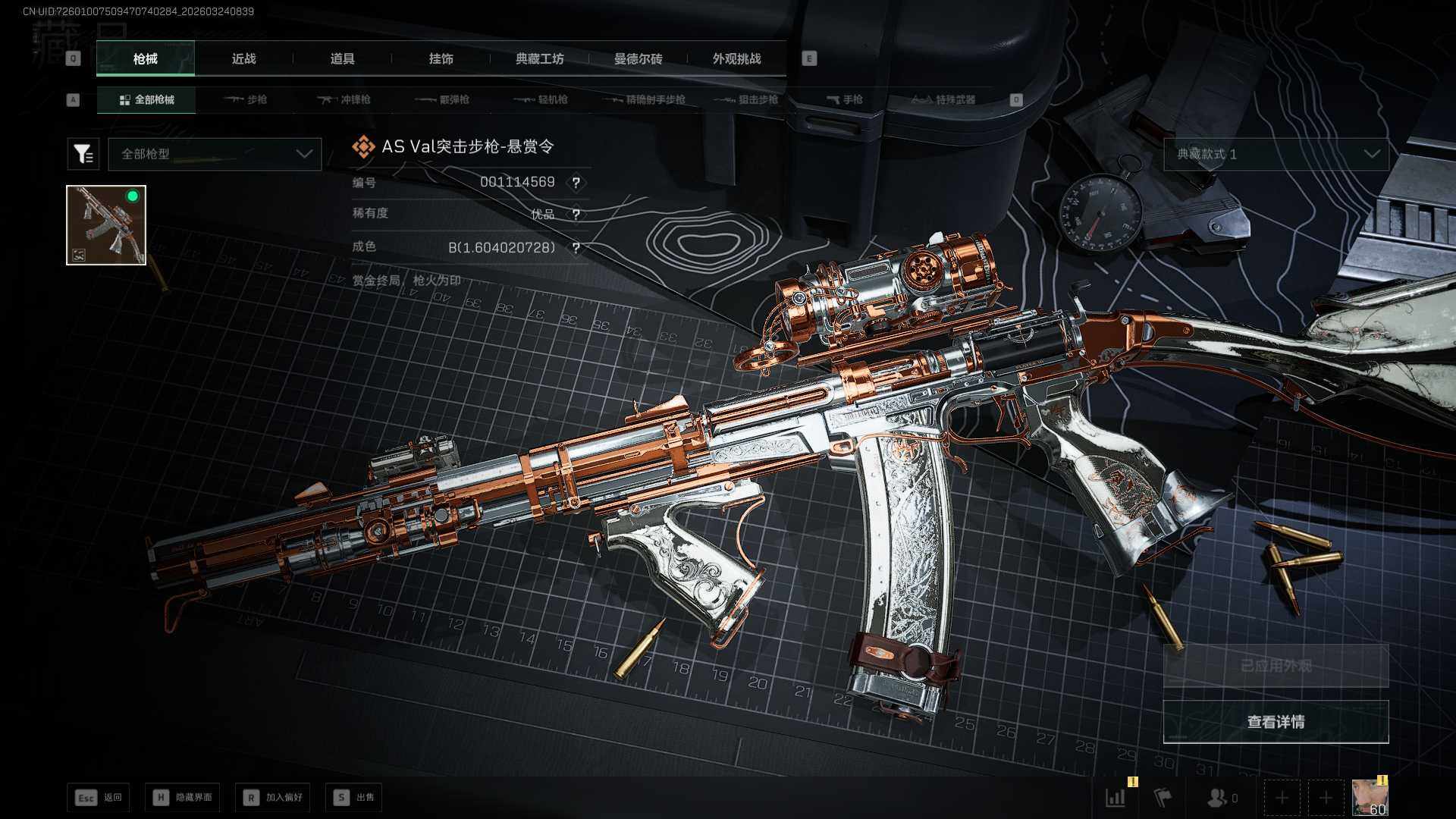Add skin to favorites with 加入偏好
Image resolution: width=1456 pixels, height=819 pixels.
[x=272, y=798]
